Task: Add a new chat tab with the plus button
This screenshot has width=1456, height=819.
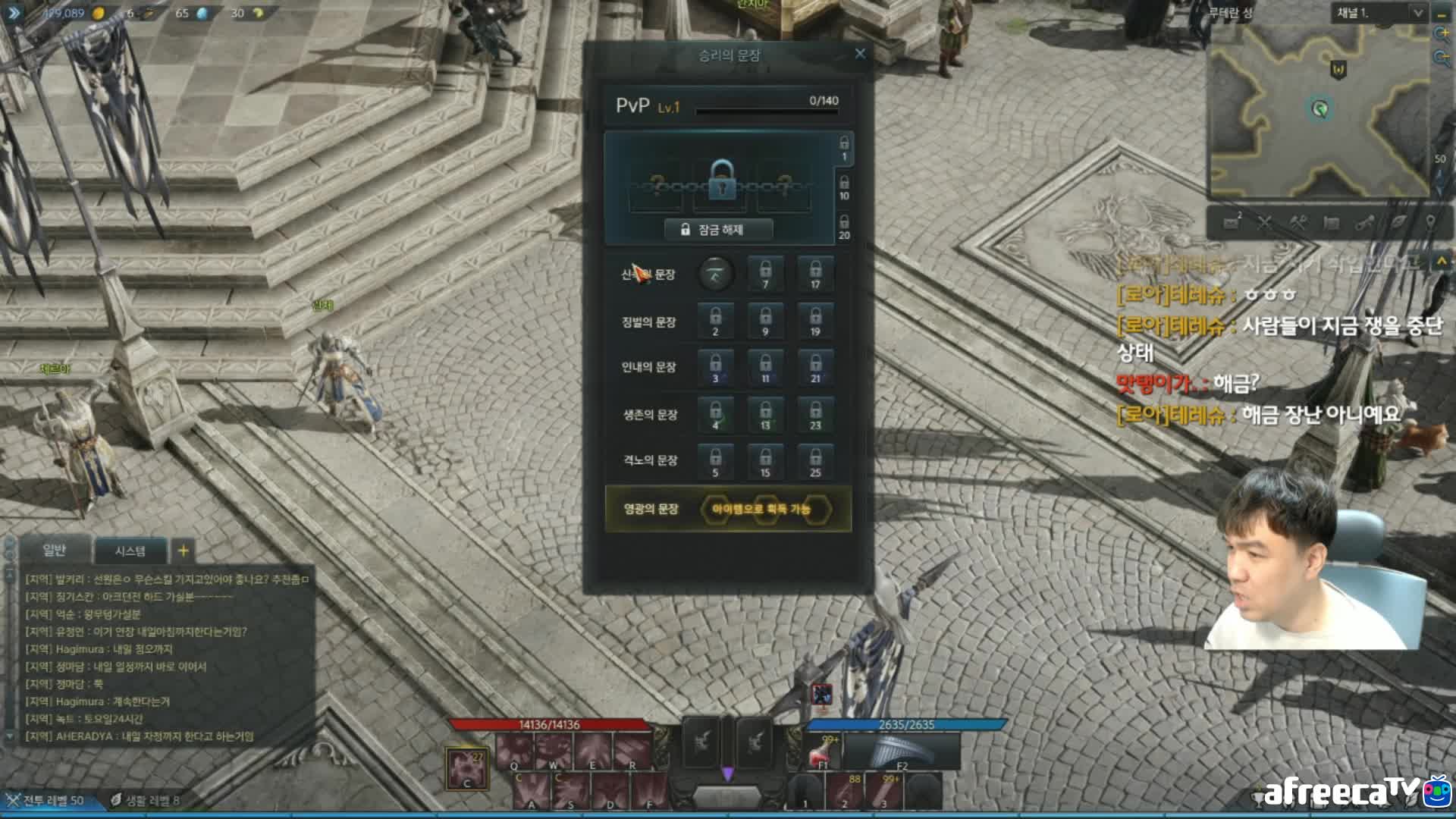Action: click(x=183, y=550)
